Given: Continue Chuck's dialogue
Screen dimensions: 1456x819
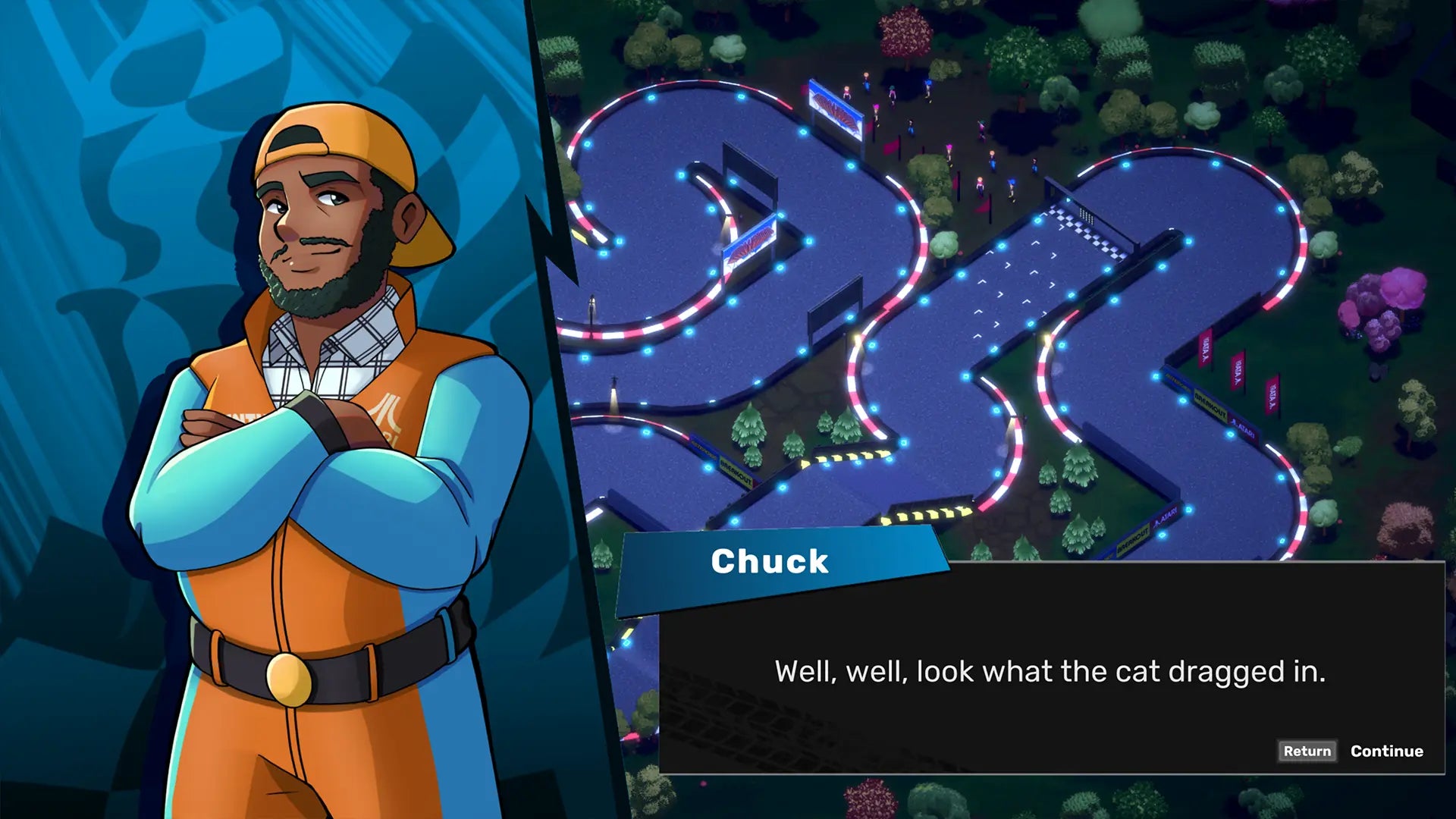Looking at the screenshot, I should pyautogui.click(x=1386, y=751).
